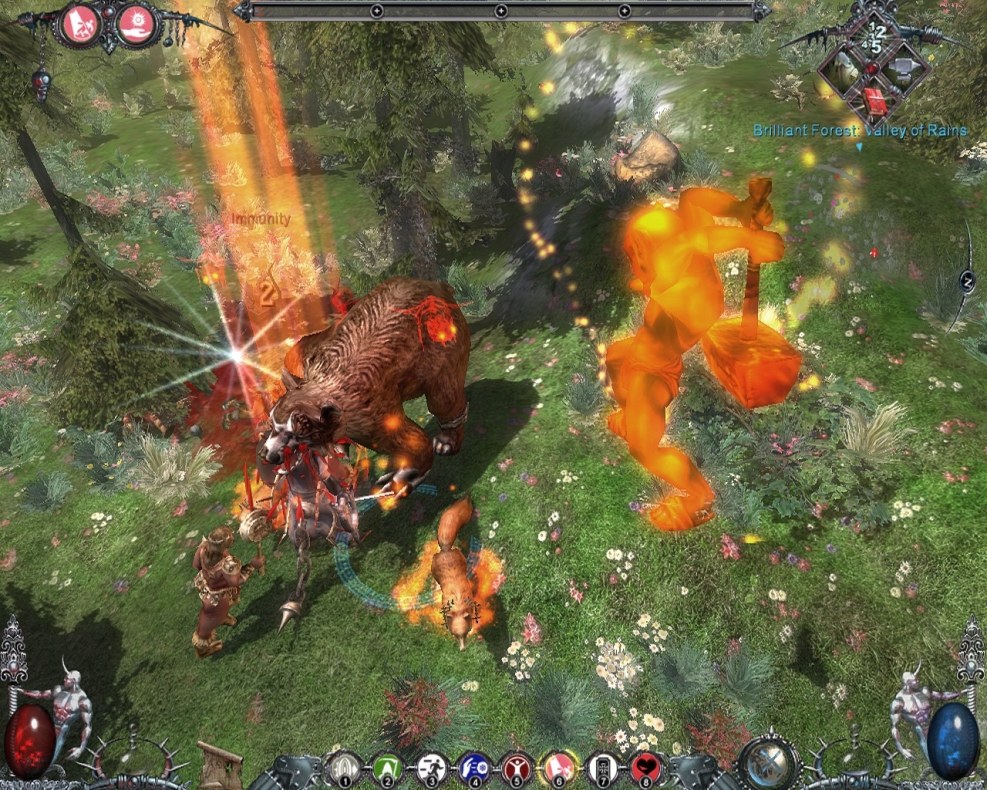Open the red book log panel
Screen dimensions: 987x790
(875, 100)
